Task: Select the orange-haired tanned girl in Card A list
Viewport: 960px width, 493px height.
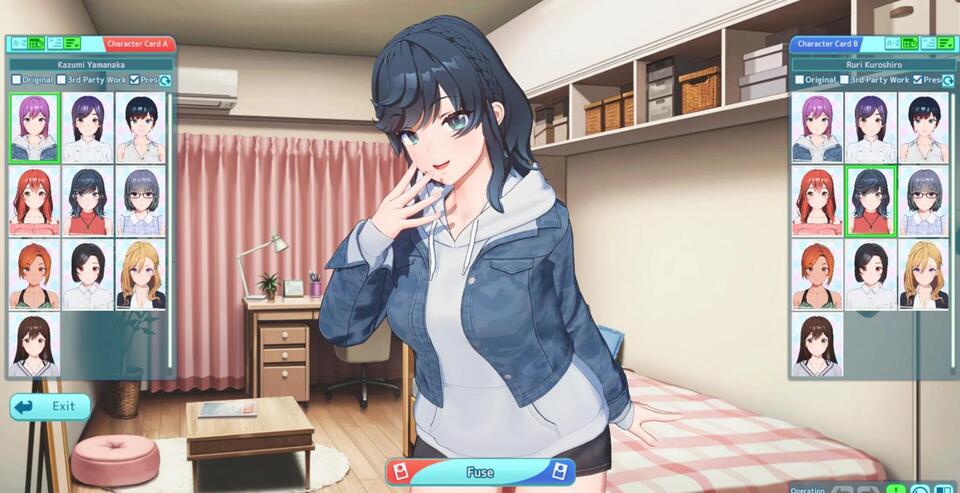Action: [x=34, y=273]
